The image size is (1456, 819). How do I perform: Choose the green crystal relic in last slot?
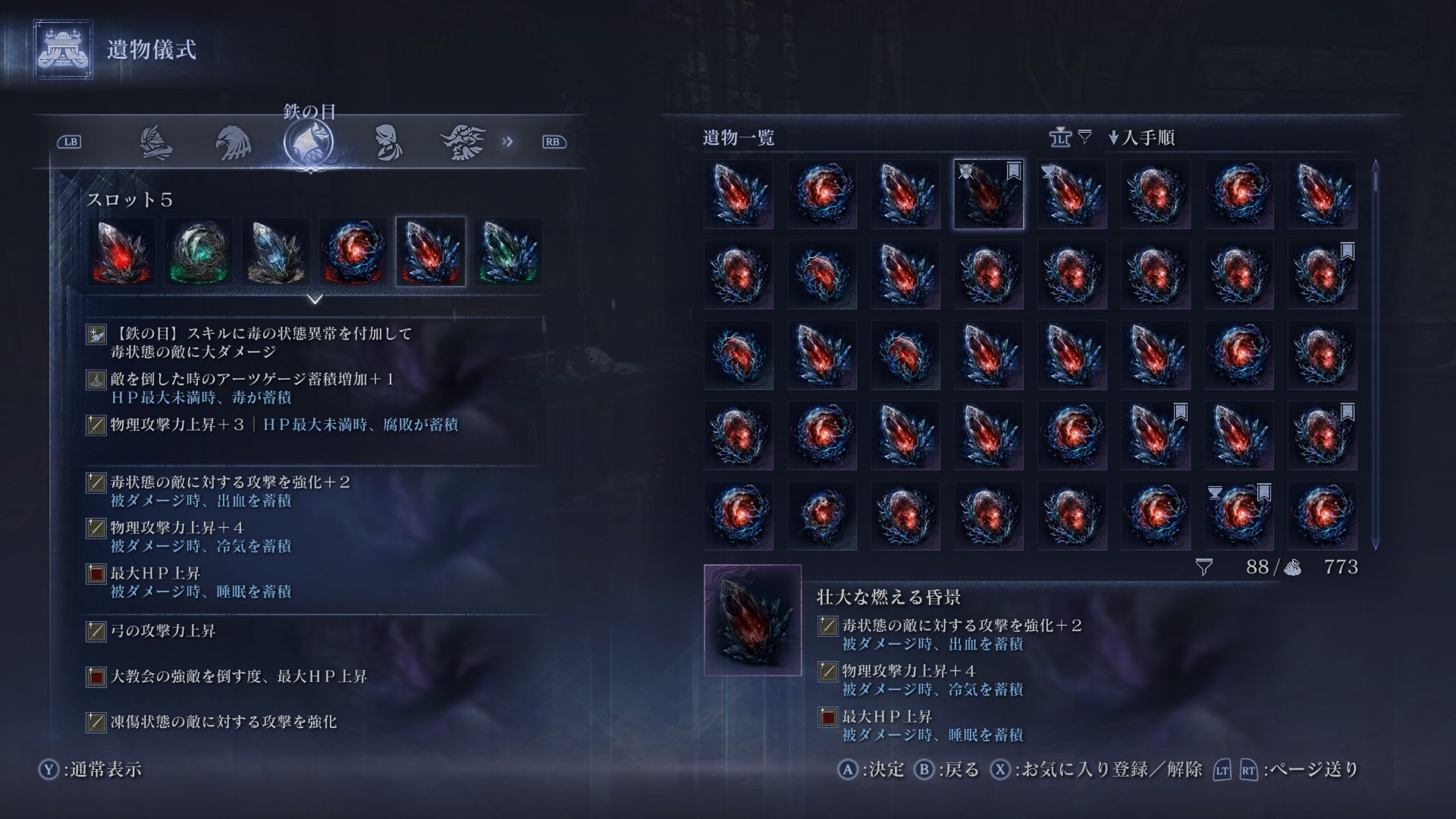(x=508, y=252)
